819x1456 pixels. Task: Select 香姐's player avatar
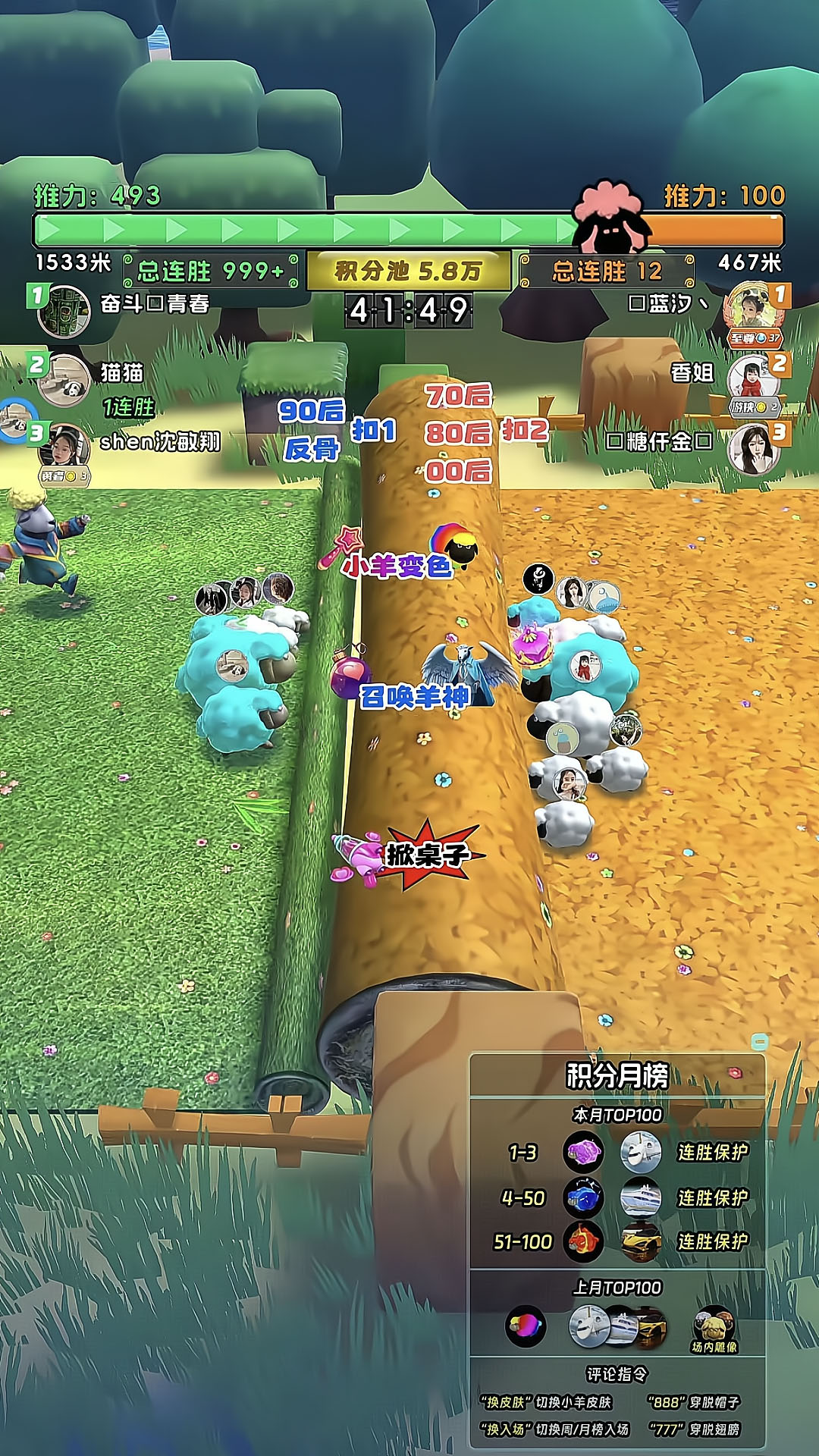click(x=752, y=378)
